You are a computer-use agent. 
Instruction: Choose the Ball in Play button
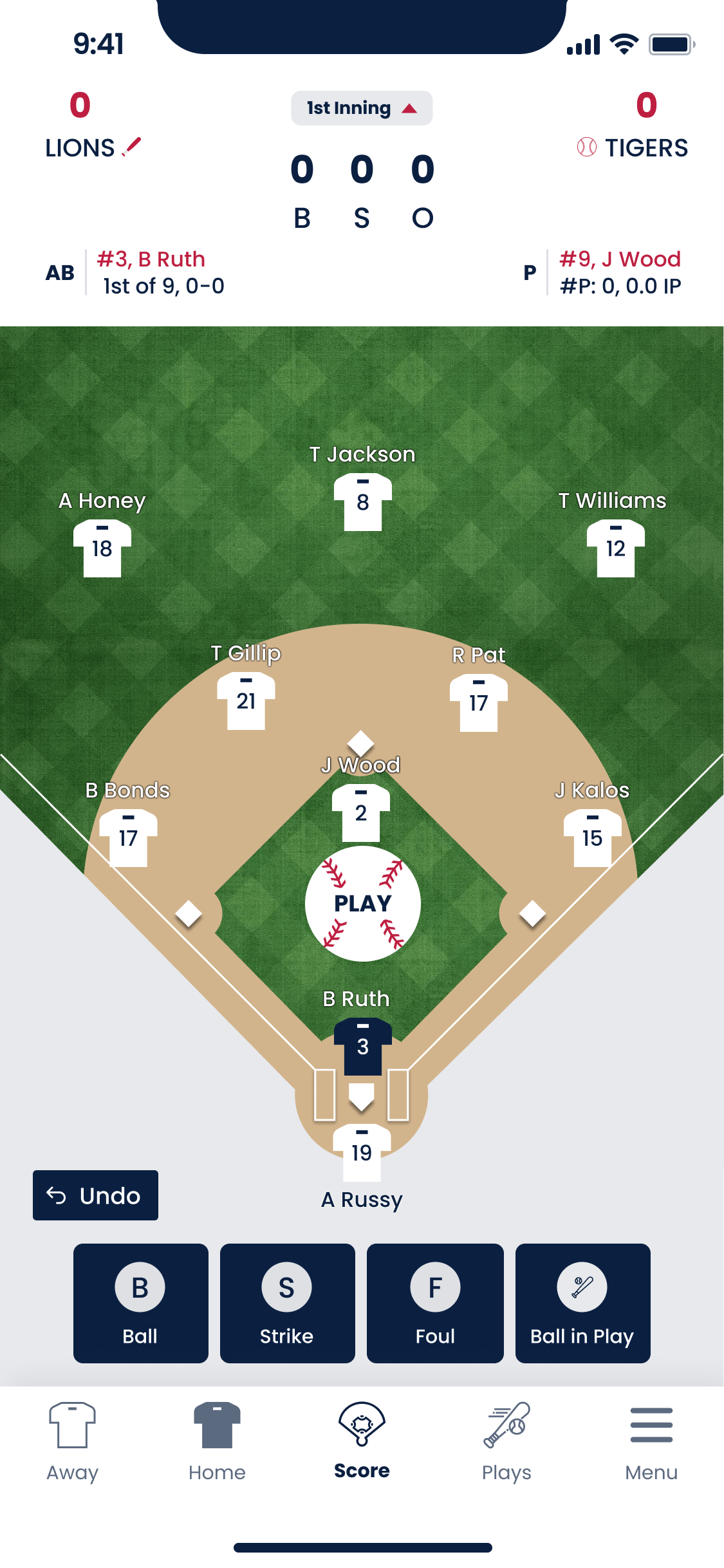pos(582,1303)
